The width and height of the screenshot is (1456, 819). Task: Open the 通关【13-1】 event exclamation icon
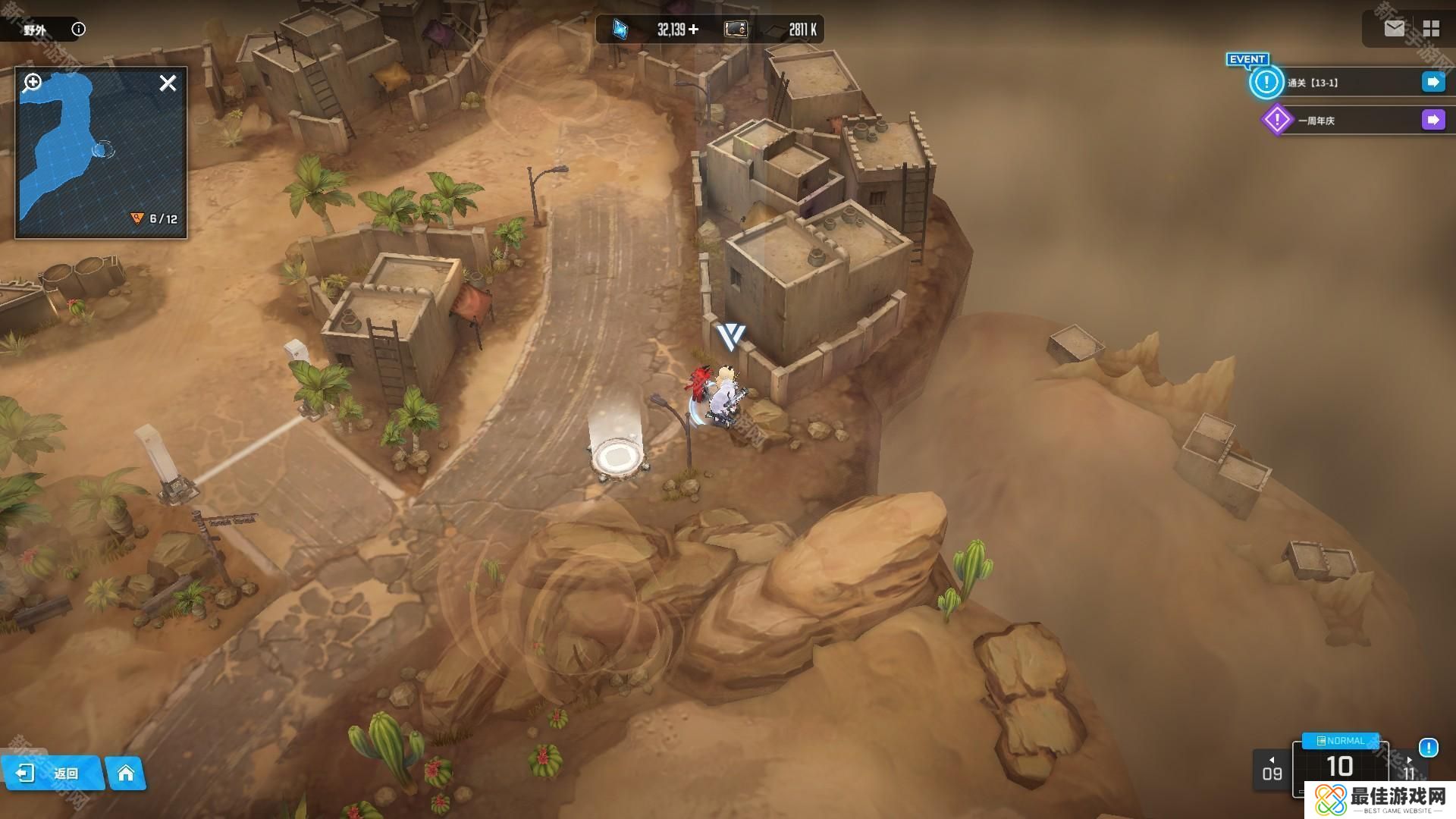(1266, 82)
